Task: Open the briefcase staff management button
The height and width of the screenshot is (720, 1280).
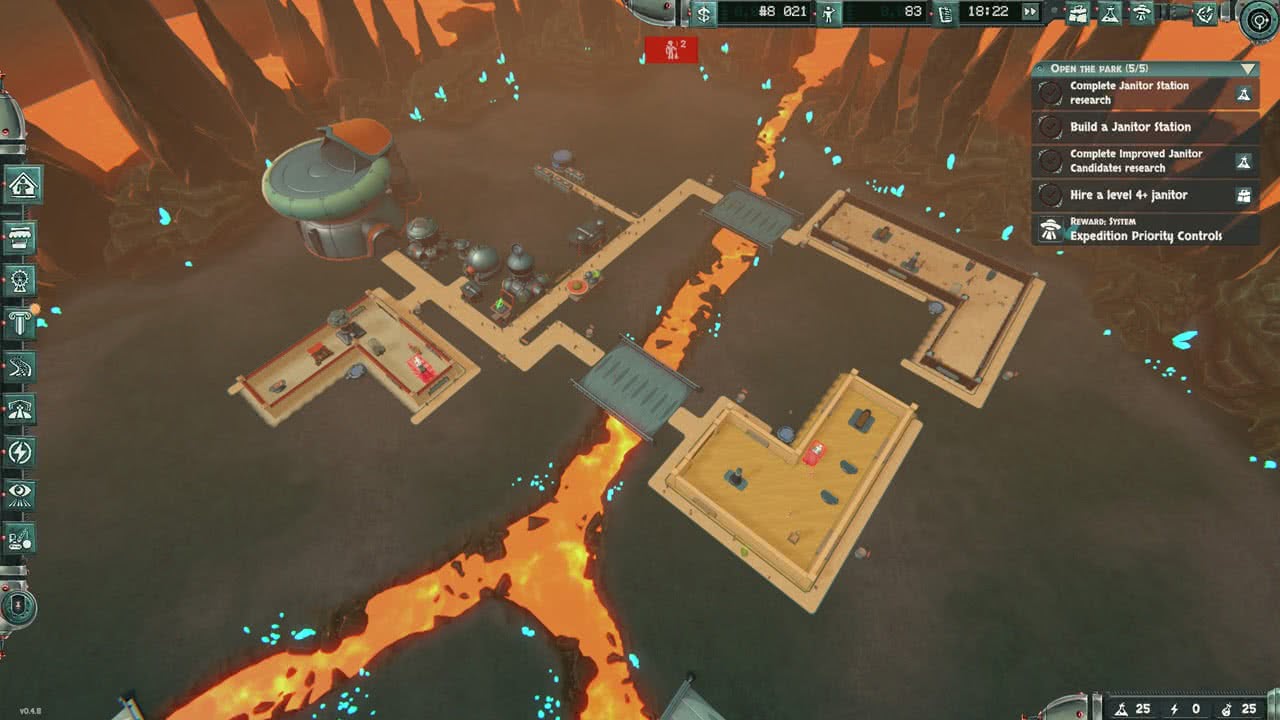Action: click(x=1078, y=13)
